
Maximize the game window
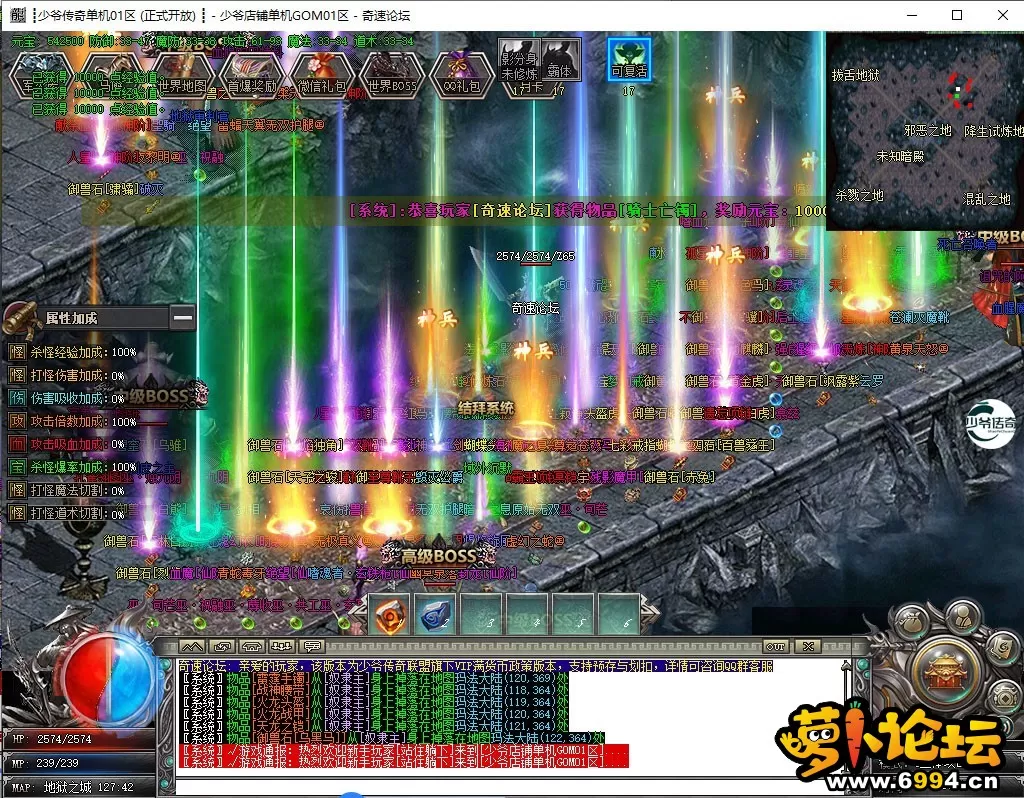(x=957, y=15)
